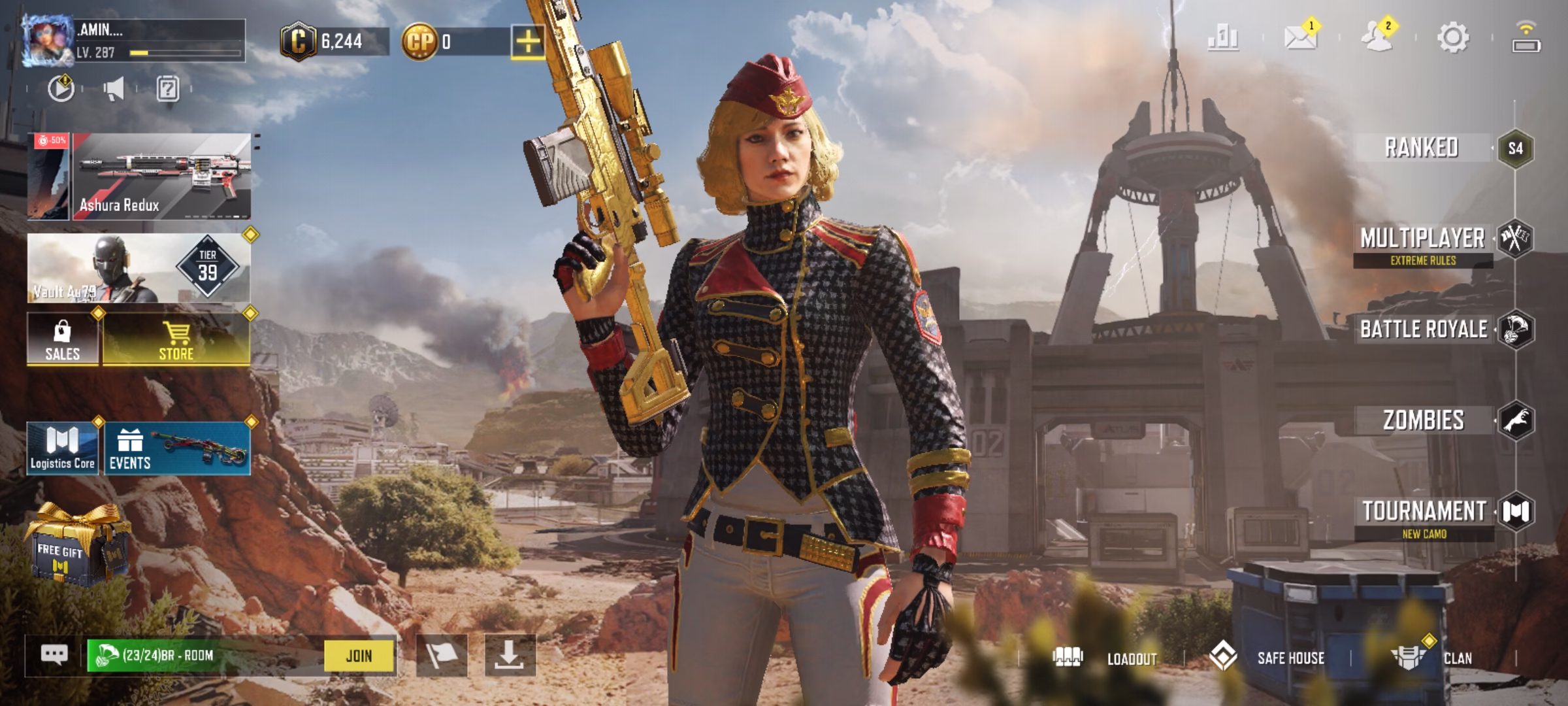The width and height of the screenshot is (1568, 706).
Task: Open the Loadout menu
Action: point(1105,658)
